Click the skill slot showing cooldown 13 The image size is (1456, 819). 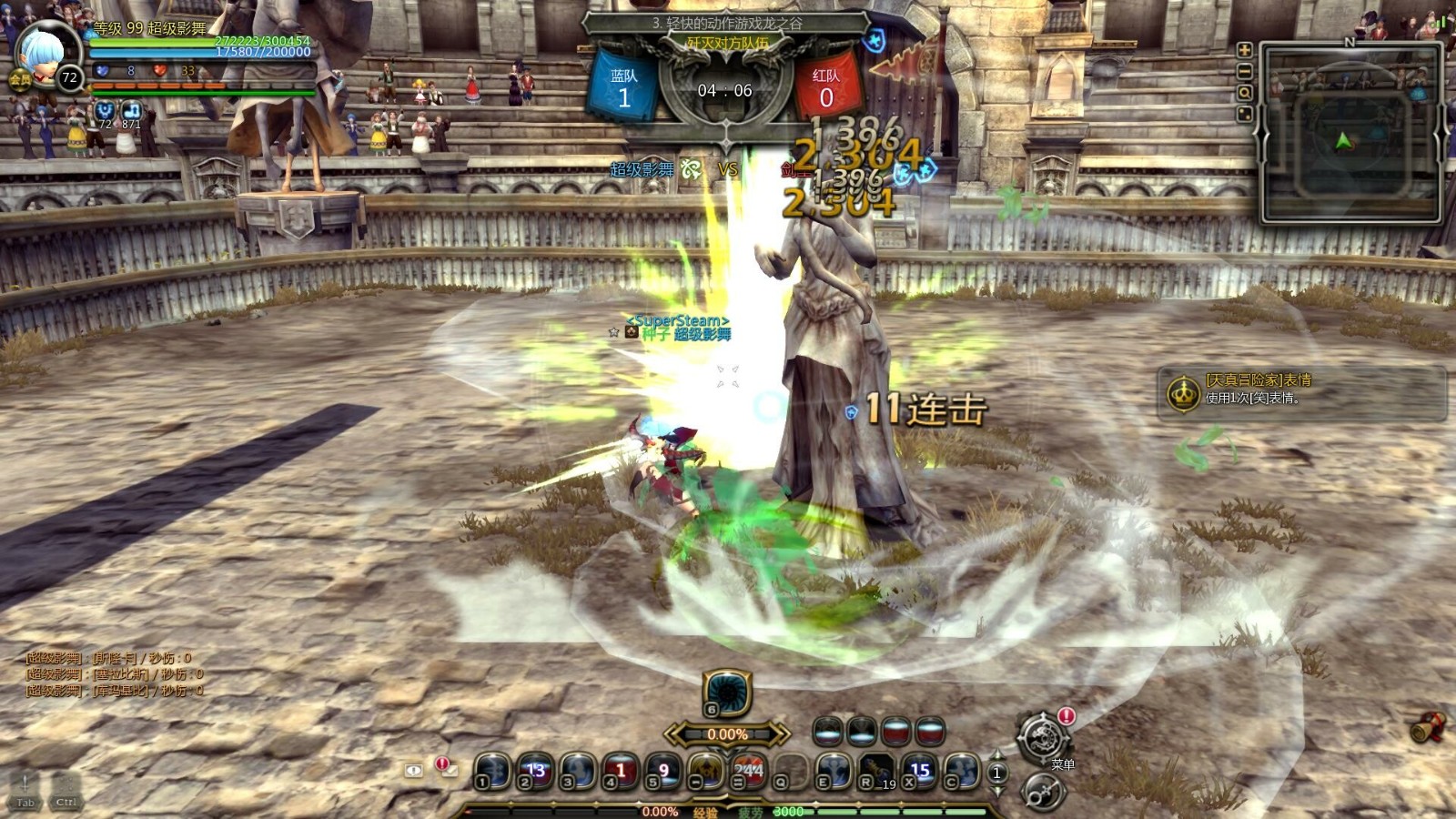point(535,770)
